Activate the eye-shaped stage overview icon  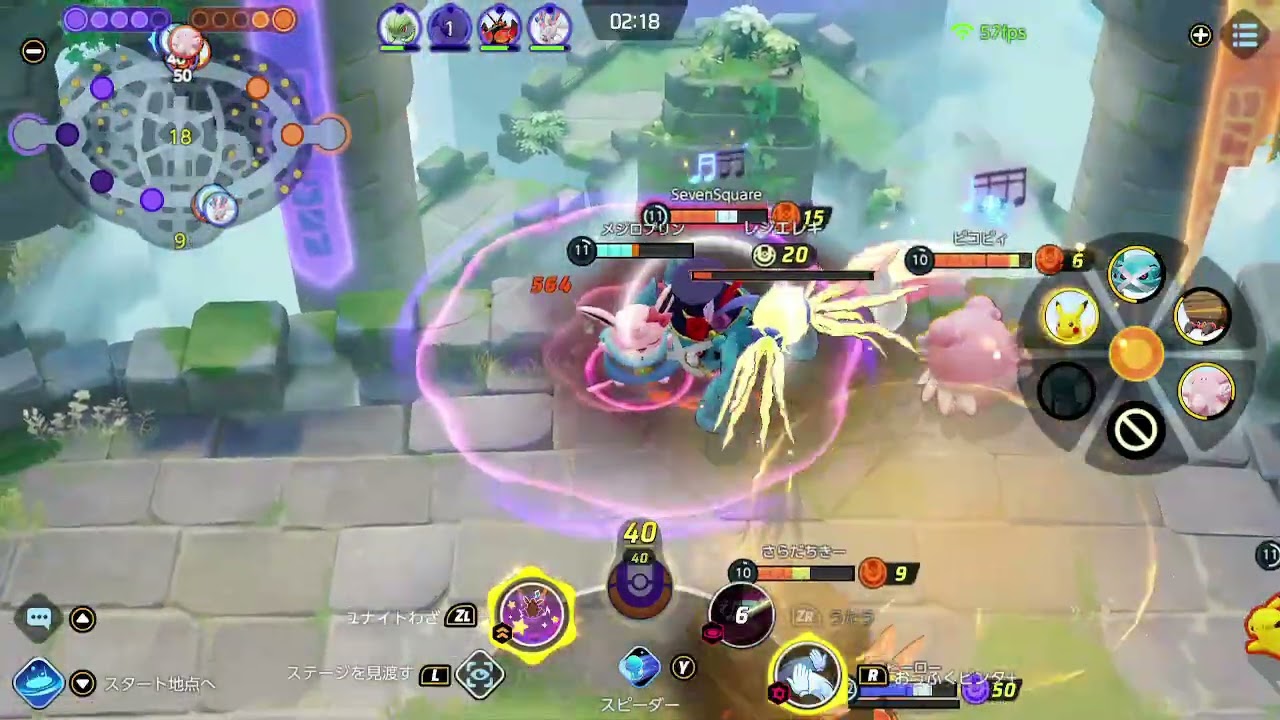coord(479,676)
